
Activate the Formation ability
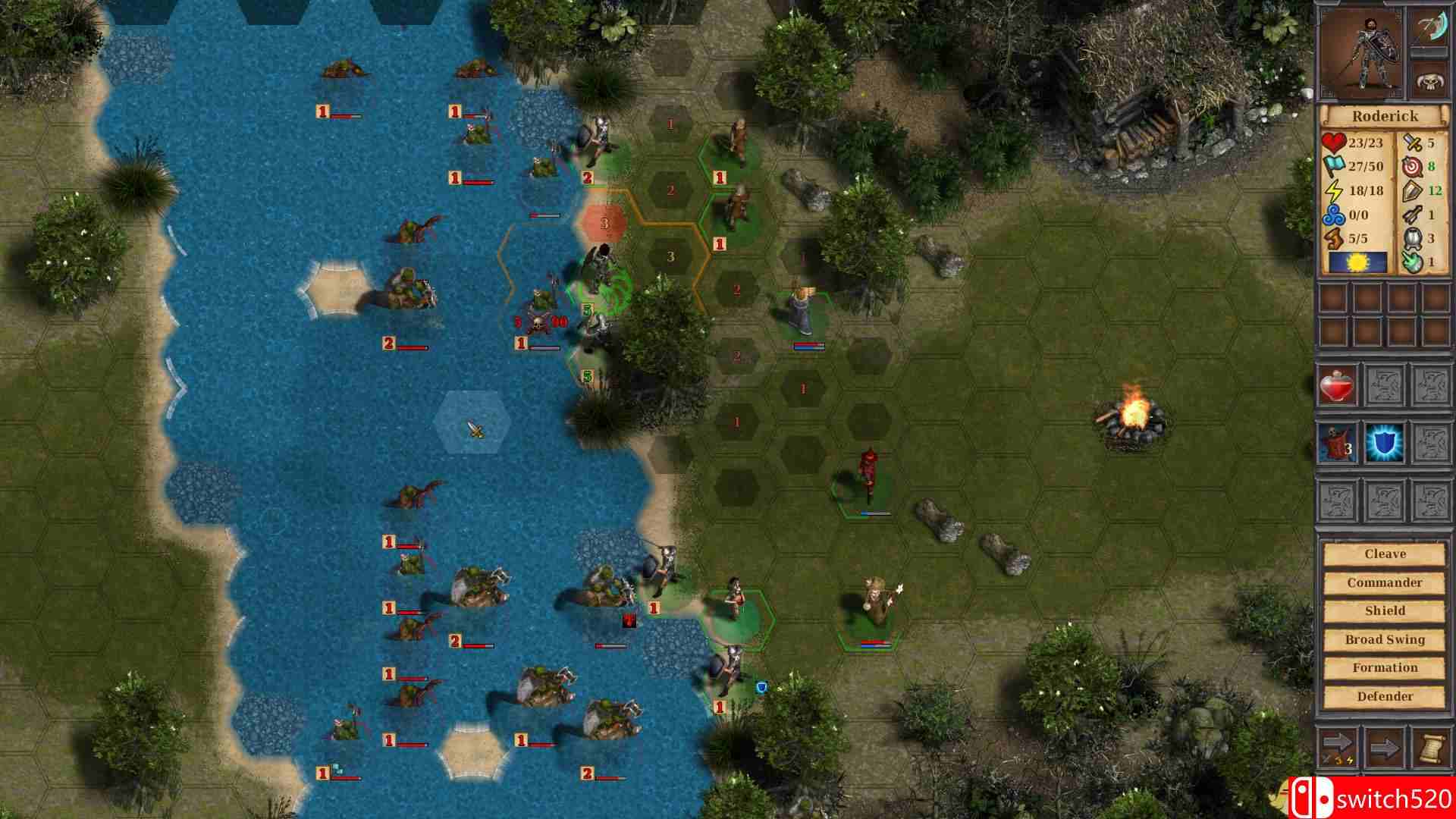pos(1386,667)
